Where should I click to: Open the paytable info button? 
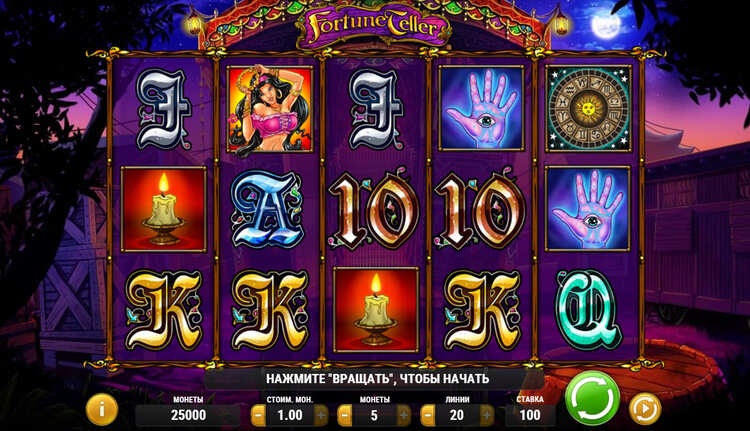101,408
